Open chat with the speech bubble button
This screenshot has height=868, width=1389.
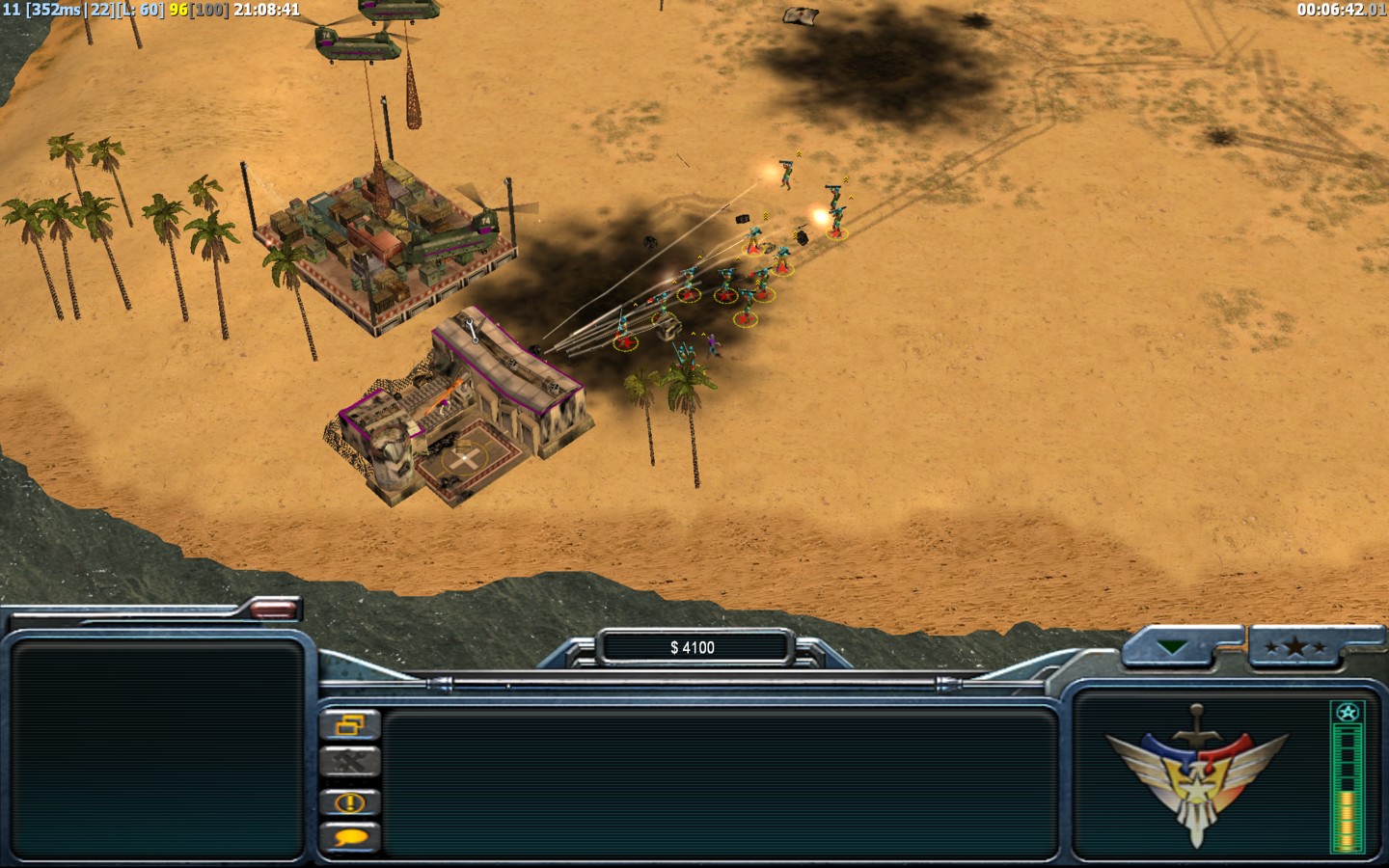point(349,837)
